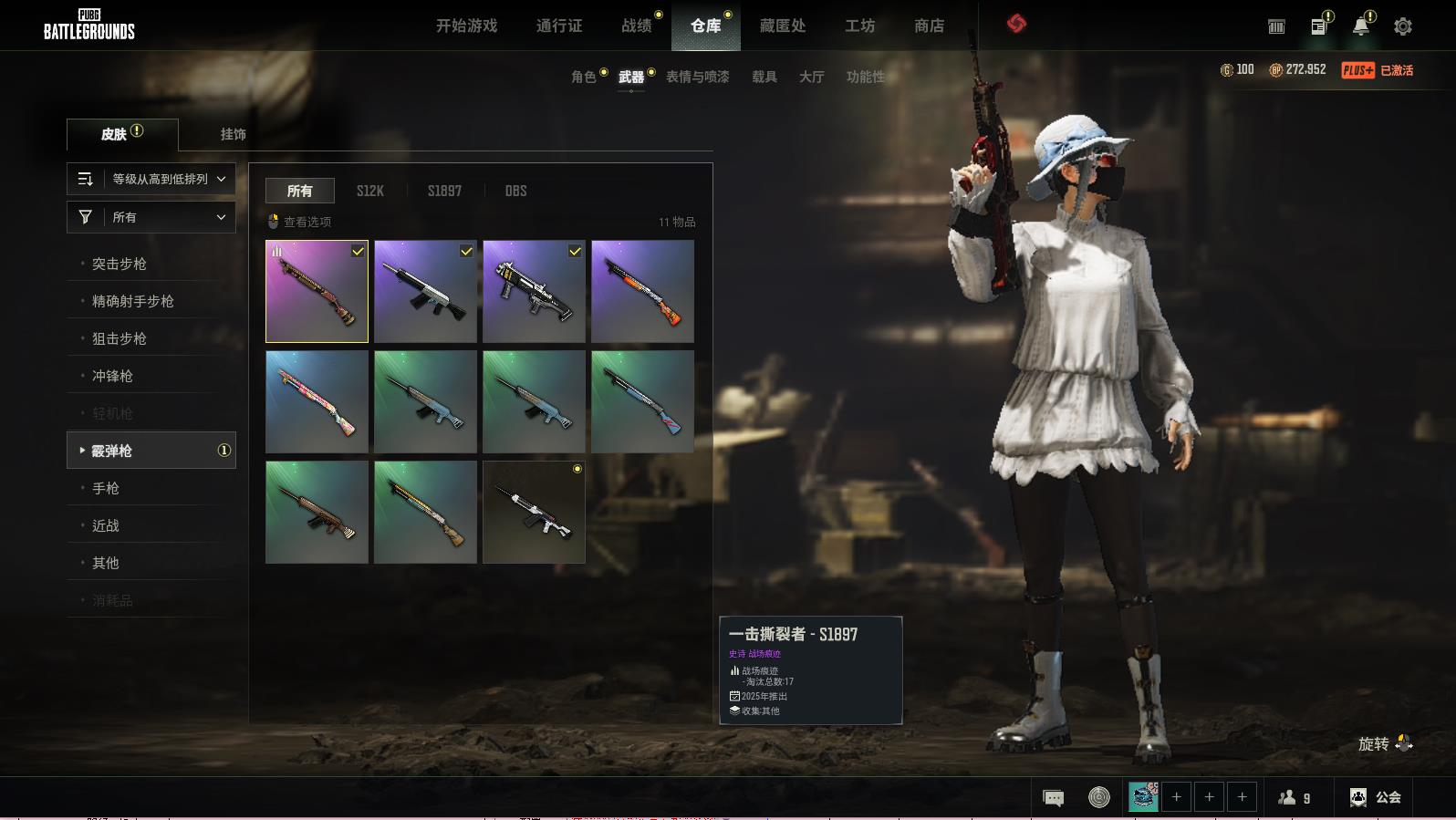Image resolution: width=1456 pixels, height=820 pixels.
Task: Check the notification bell
Action: 1360,26
